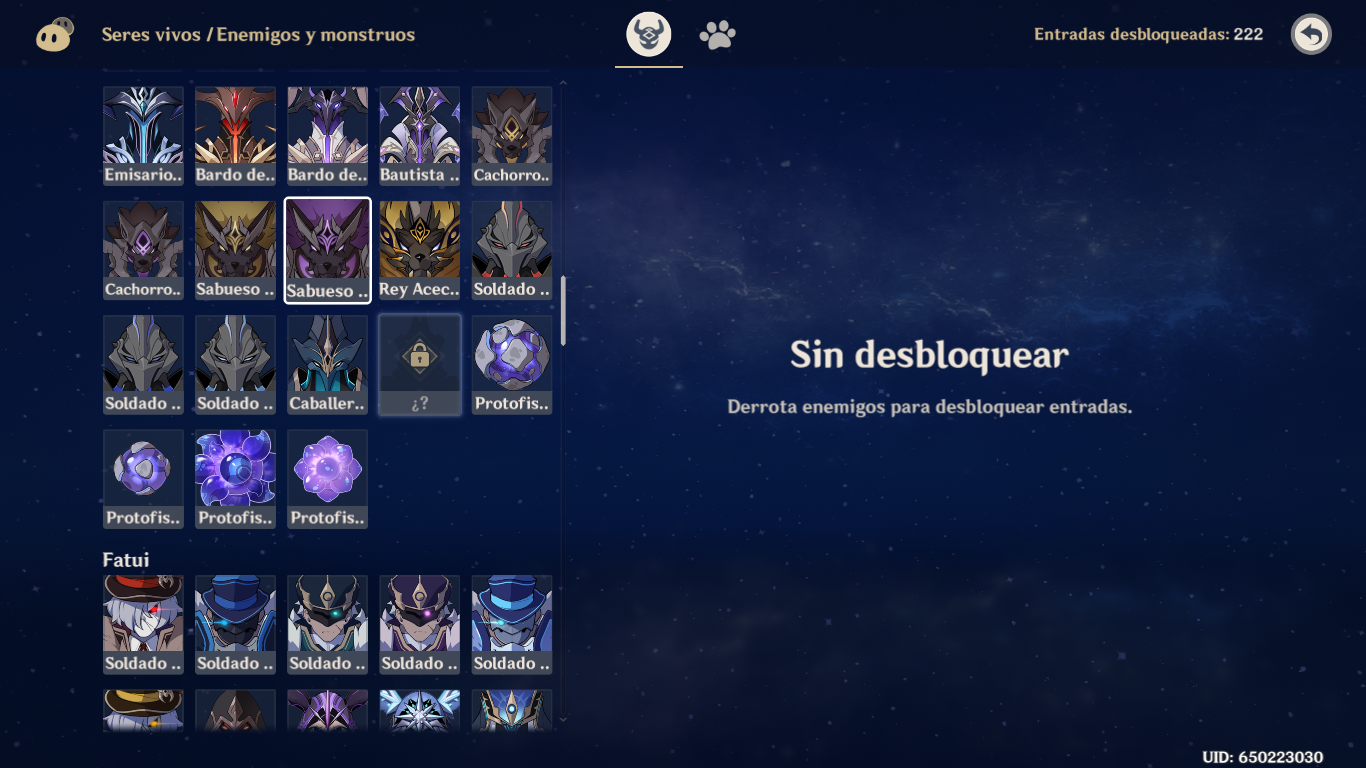The width and height of the screenshot is (1366, 768).
Task: Open the pink flower Protofis entry
Action: point(327,476)
